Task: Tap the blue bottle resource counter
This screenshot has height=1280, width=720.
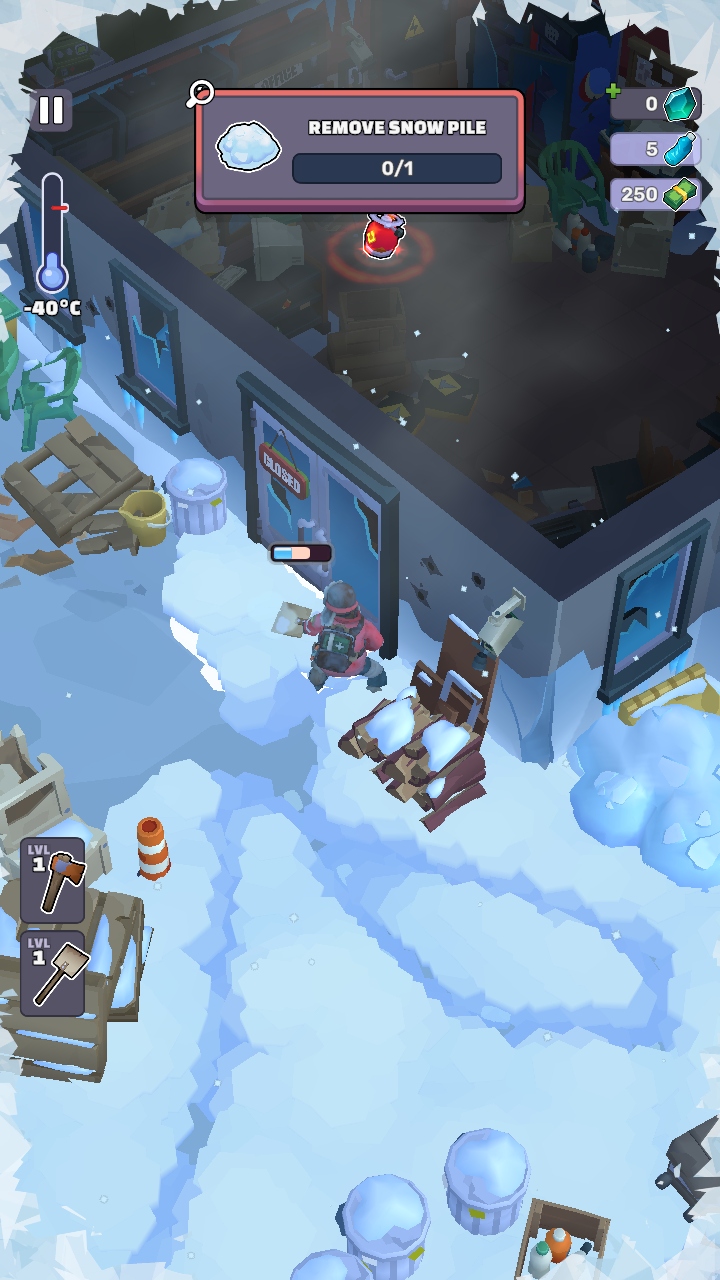Action: tap(656, 149)
